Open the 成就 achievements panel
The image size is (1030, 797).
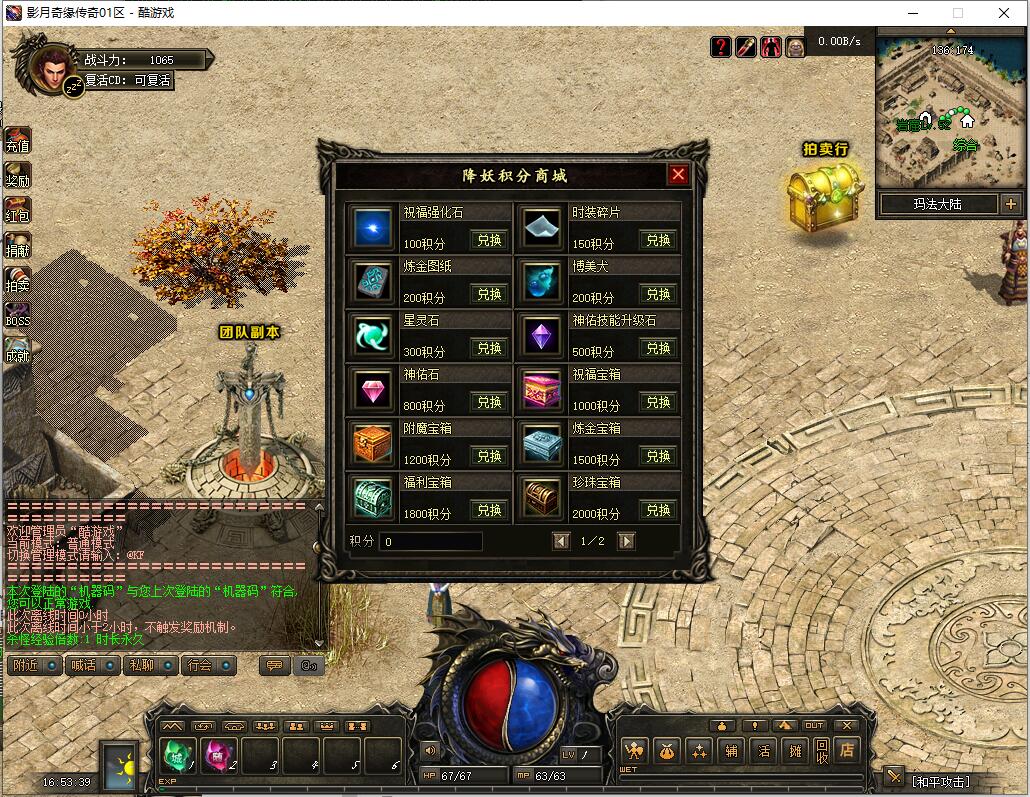18,351
